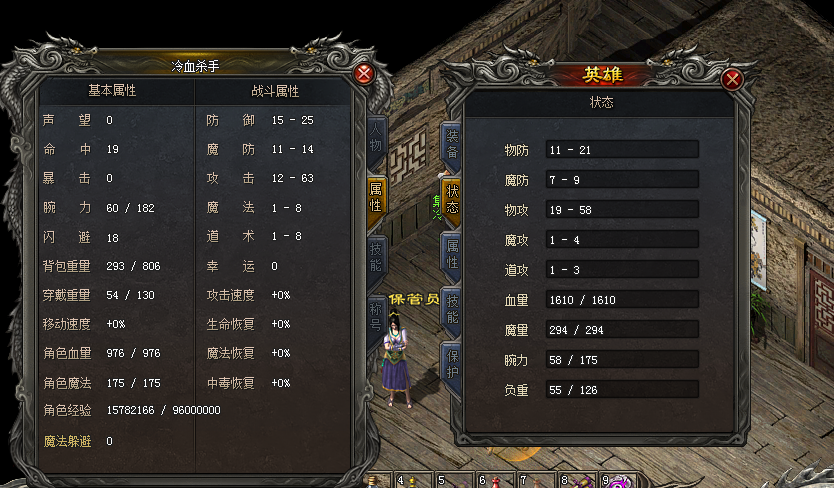Close the 冷血杀手 character panel
The image size is (834, 488).
pyautogui.click(x=364, y=73)
